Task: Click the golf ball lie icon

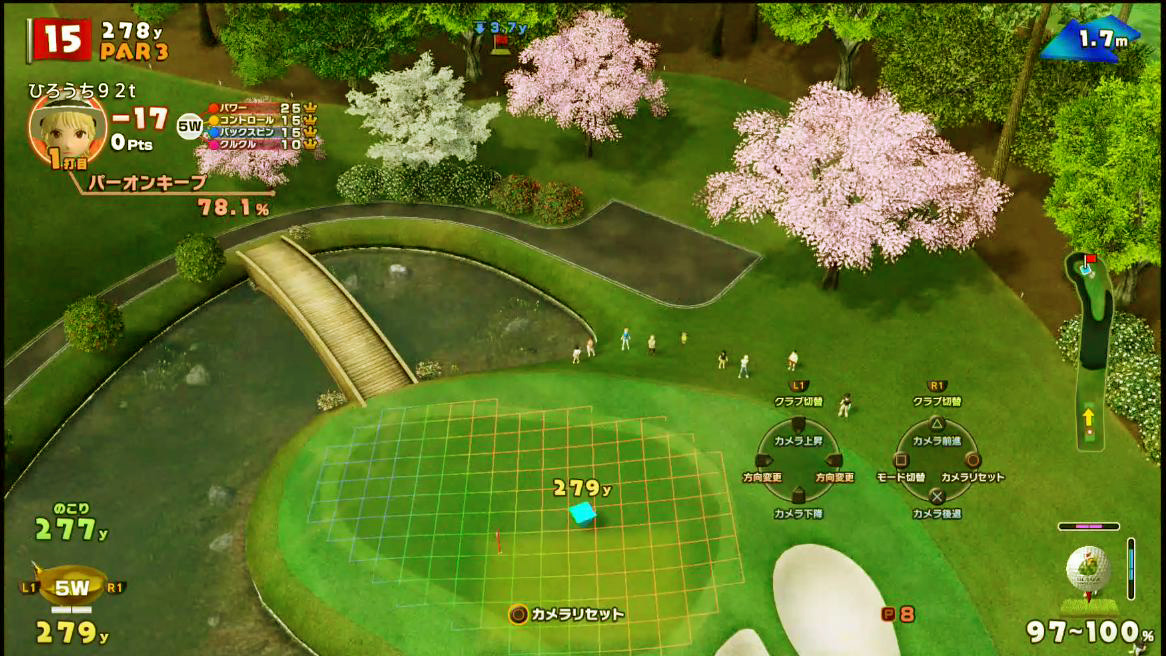Action: tap(1088, 573)
